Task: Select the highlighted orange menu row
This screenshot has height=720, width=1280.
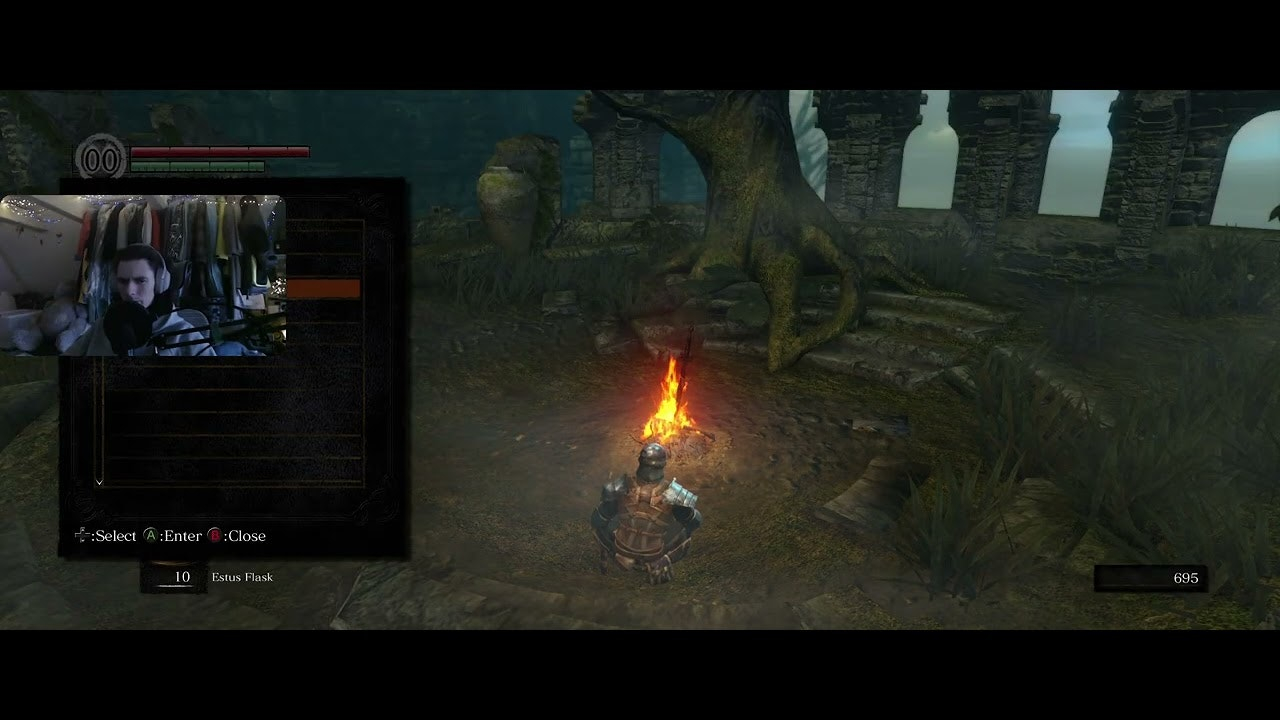Action: pyautogui.click(x=323, y=289)
